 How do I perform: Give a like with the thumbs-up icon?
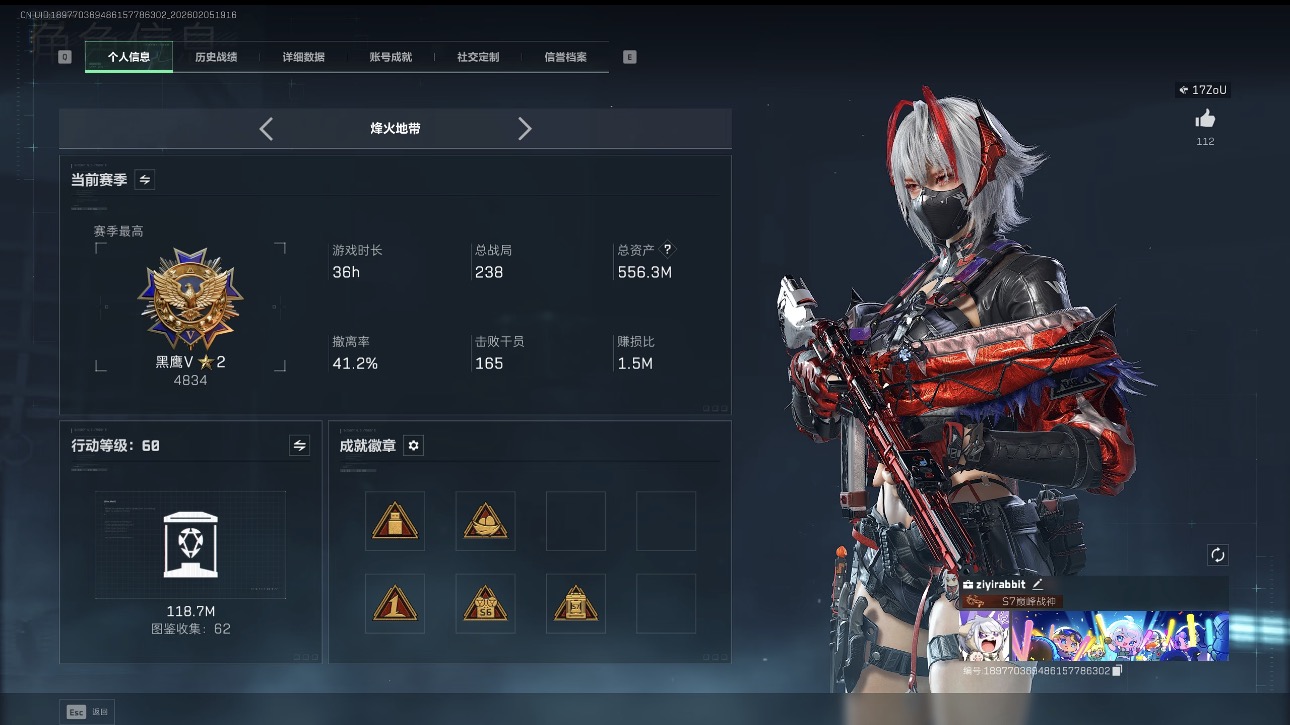pyautogui.click(x=1205, y=118)
